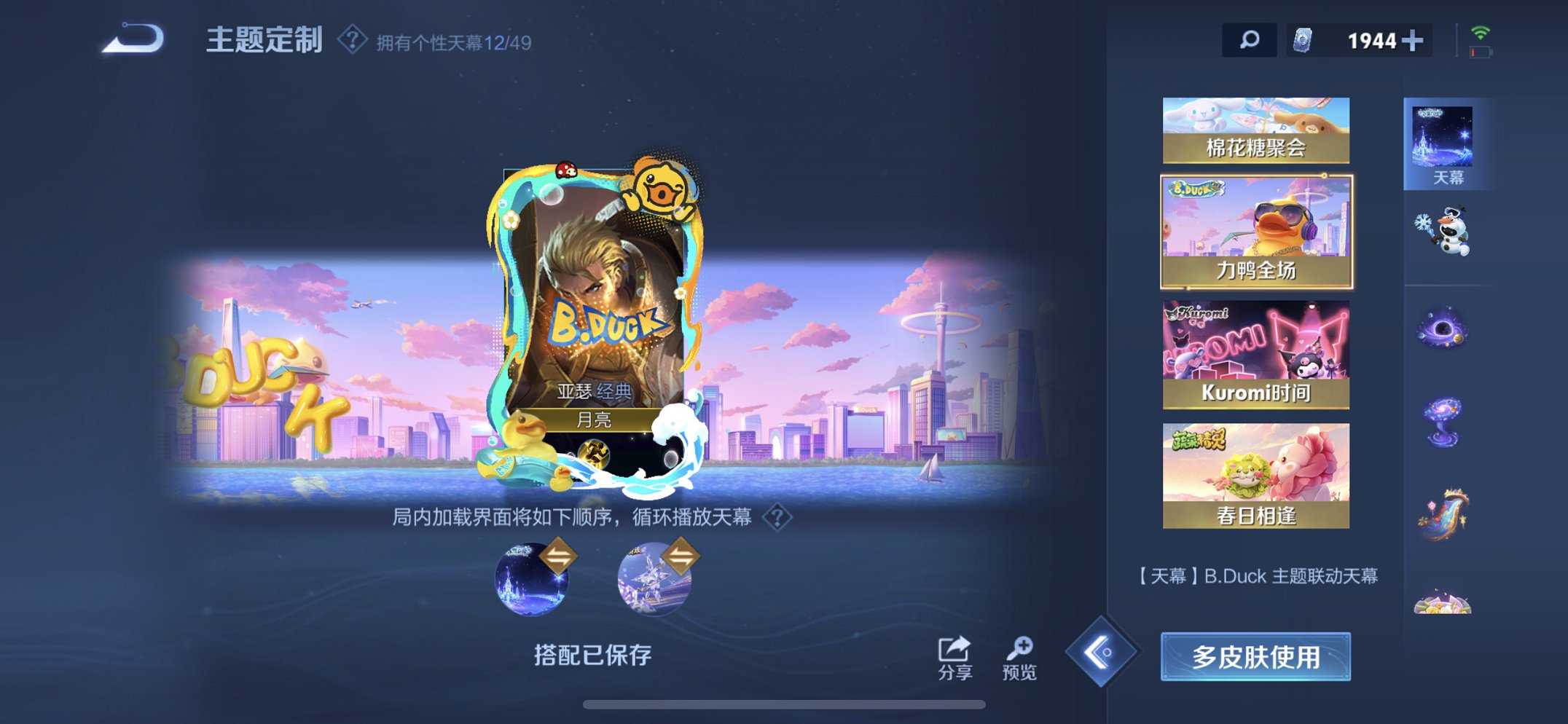Open the 亚瑟 经典 skin card
The image size is (1568, 724).
tap(597, 313)
